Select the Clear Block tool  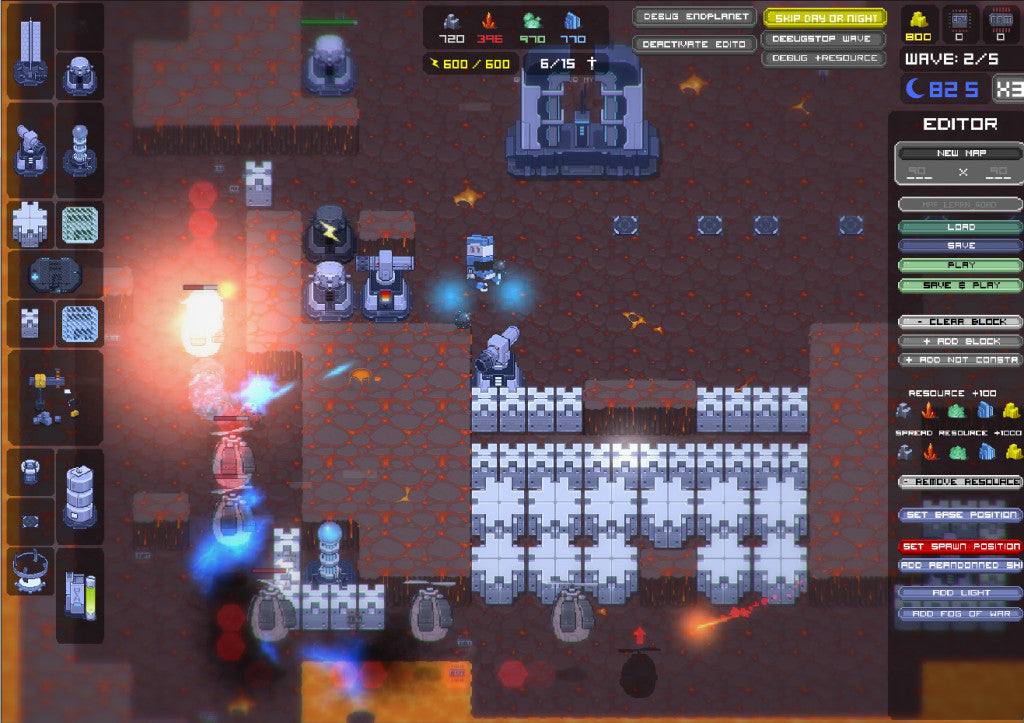coord(959,322)
